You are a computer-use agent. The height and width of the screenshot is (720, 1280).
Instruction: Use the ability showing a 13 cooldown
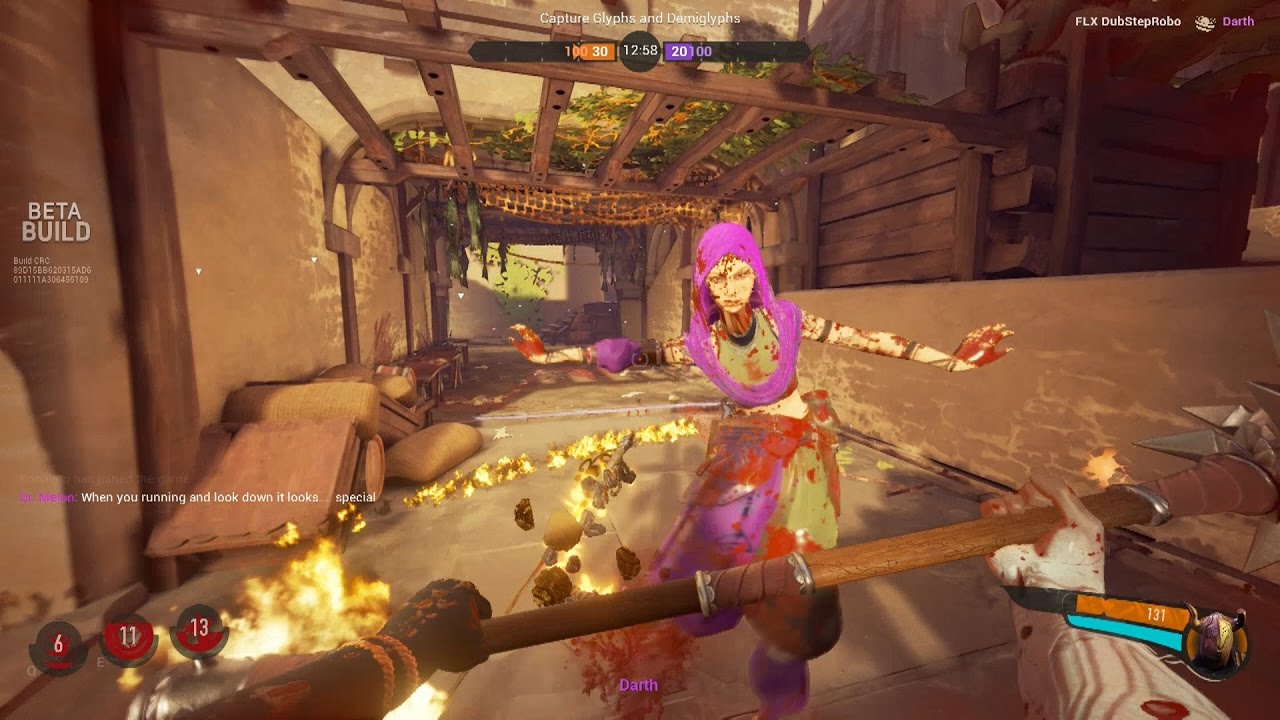point(198,628)
